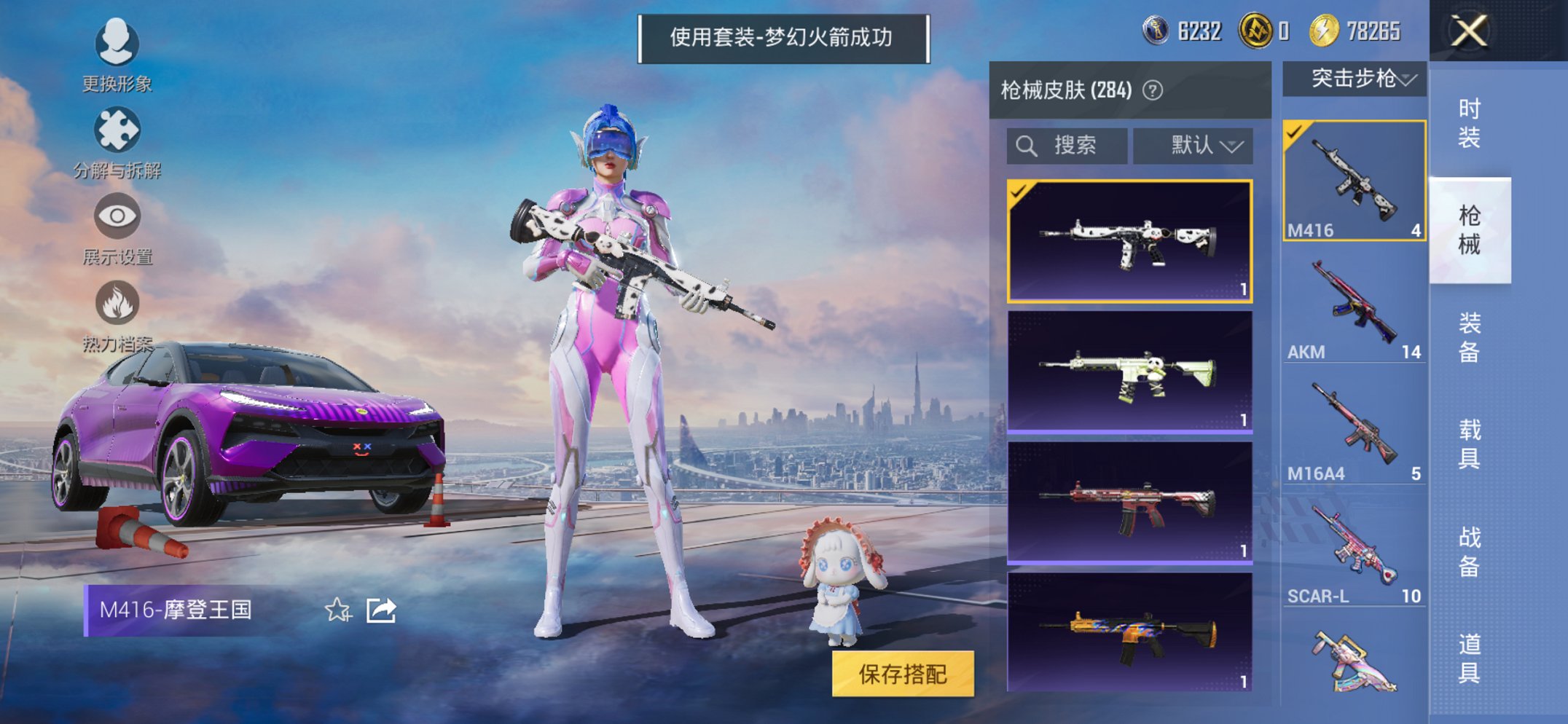Click the magnifier icon in search bar
The image size is (1568, 724).
click(x=1028, y=145)
